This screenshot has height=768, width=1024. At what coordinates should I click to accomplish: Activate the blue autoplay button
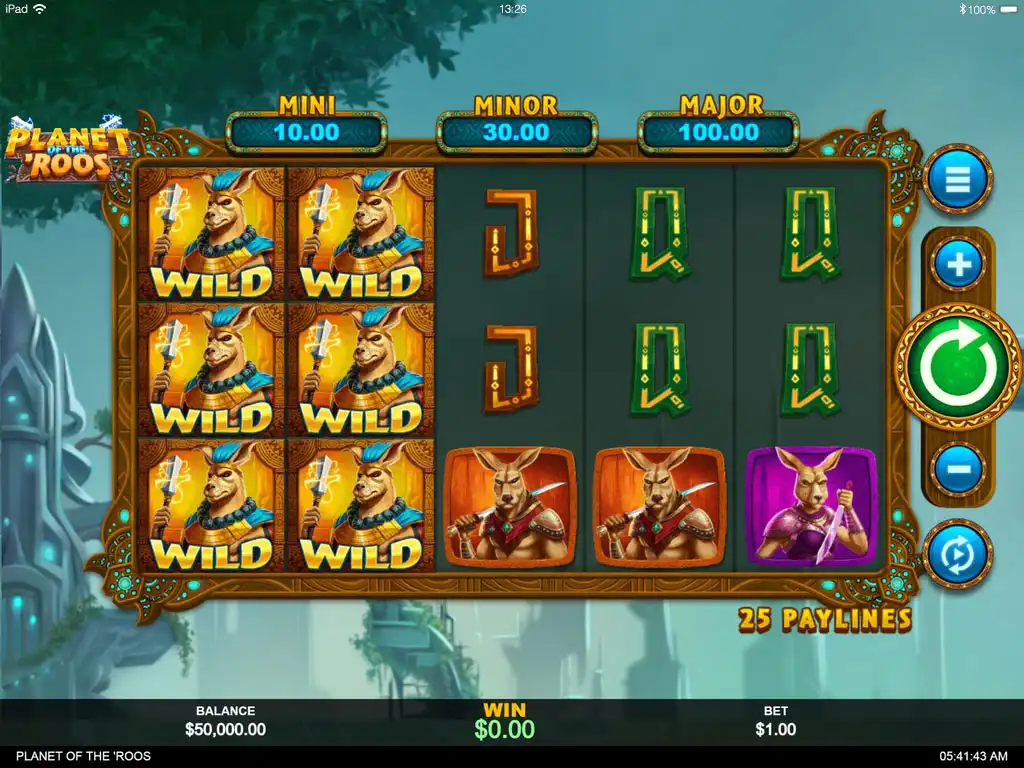[x=957, y=553]
